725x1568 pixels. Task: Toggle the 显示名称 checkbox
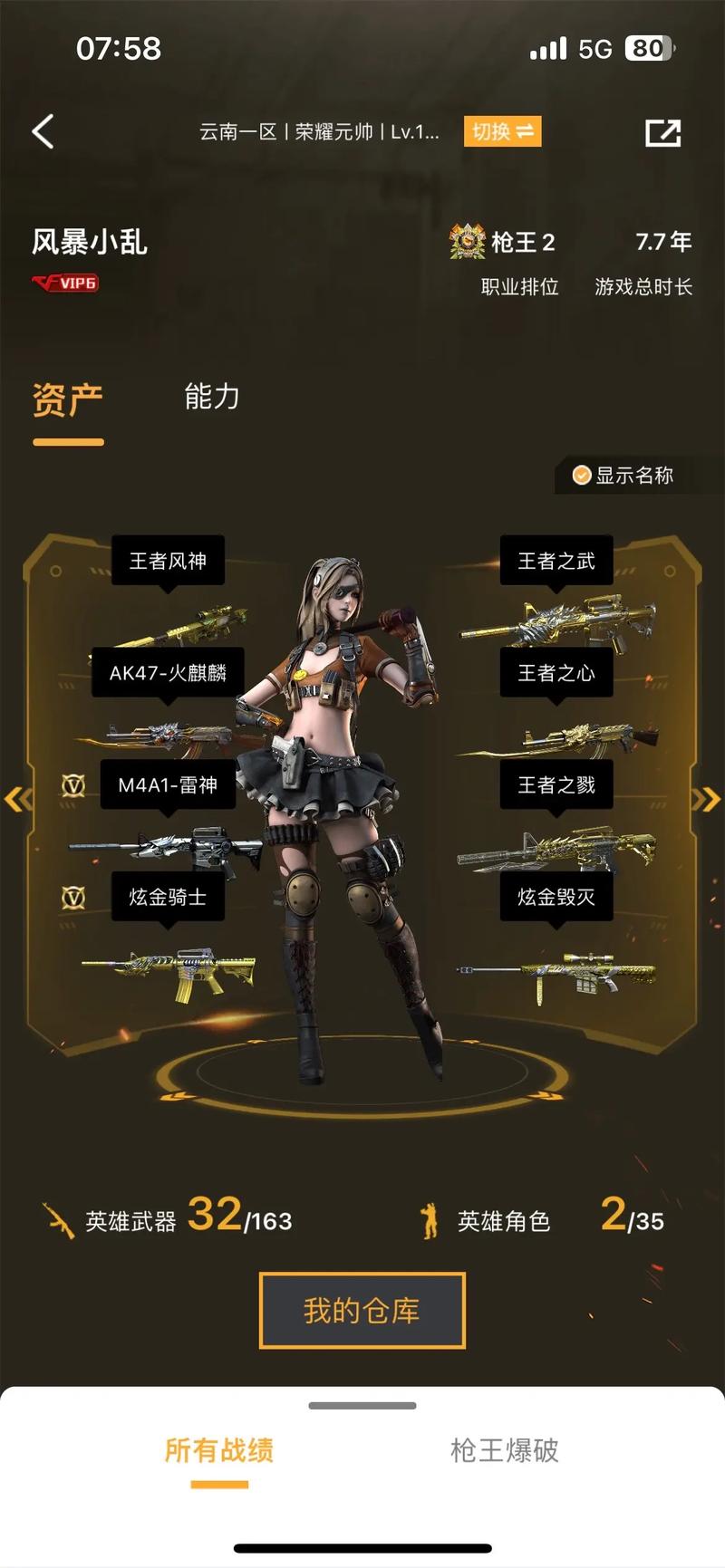tap(625, 475)
